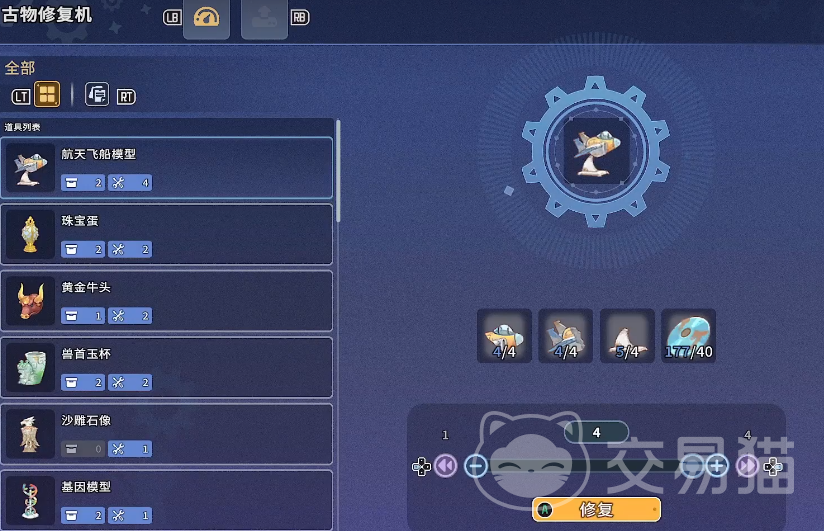Viewport: 824px width, 531px height.
Task: Set quantity to minimum with double-left arrow
Action: click(446, 465)
